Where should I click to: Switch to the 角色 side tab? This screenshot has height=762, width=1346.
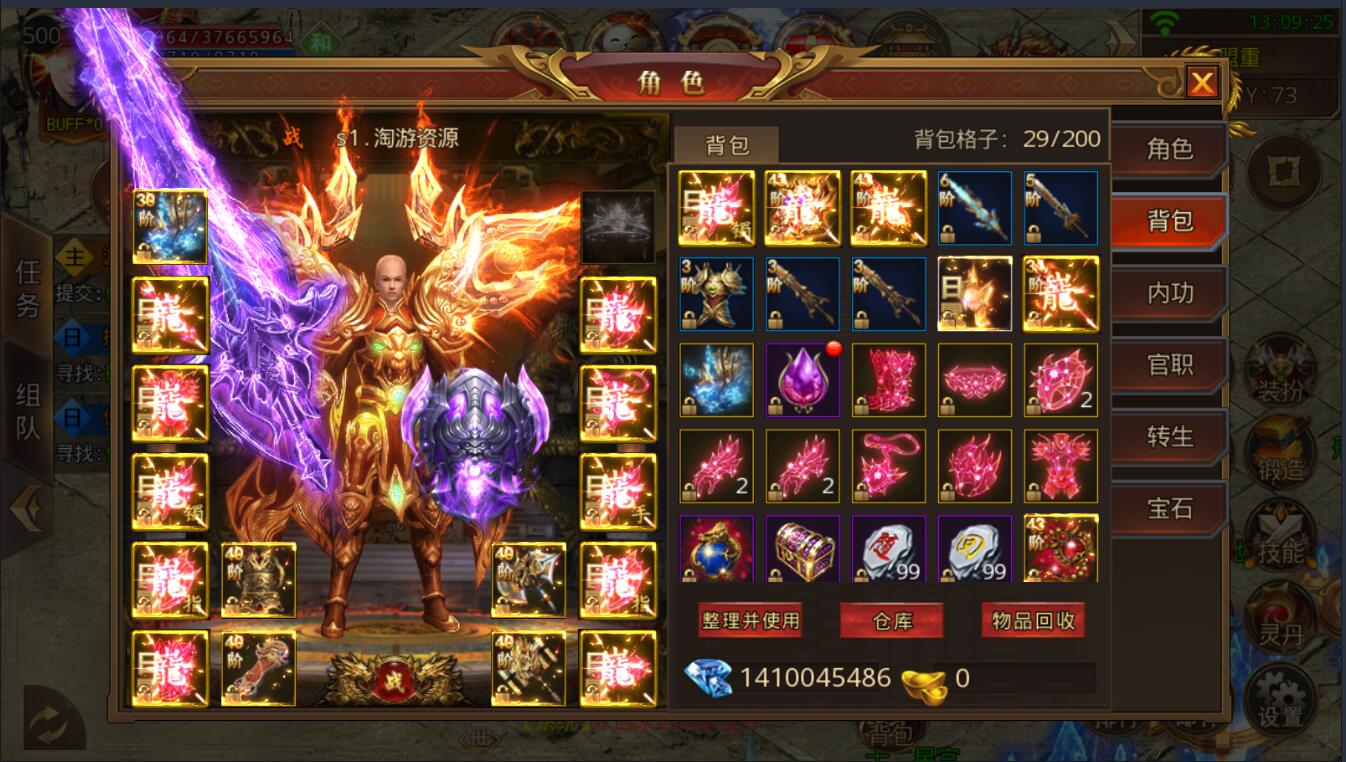[x=1169, y=149]
